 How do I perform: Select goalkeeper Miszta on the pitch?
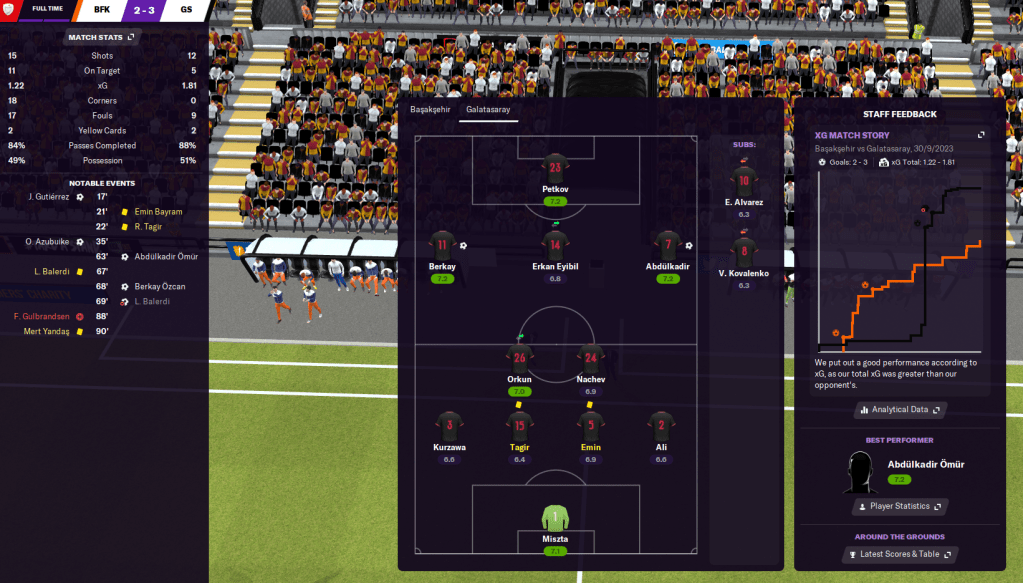pyautogui.click(x=555, y=520)
